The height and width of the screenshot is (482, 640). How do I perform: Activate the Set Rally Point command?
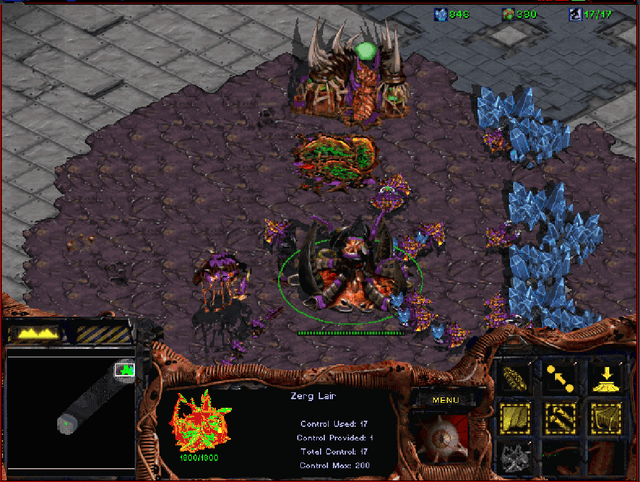561,378
